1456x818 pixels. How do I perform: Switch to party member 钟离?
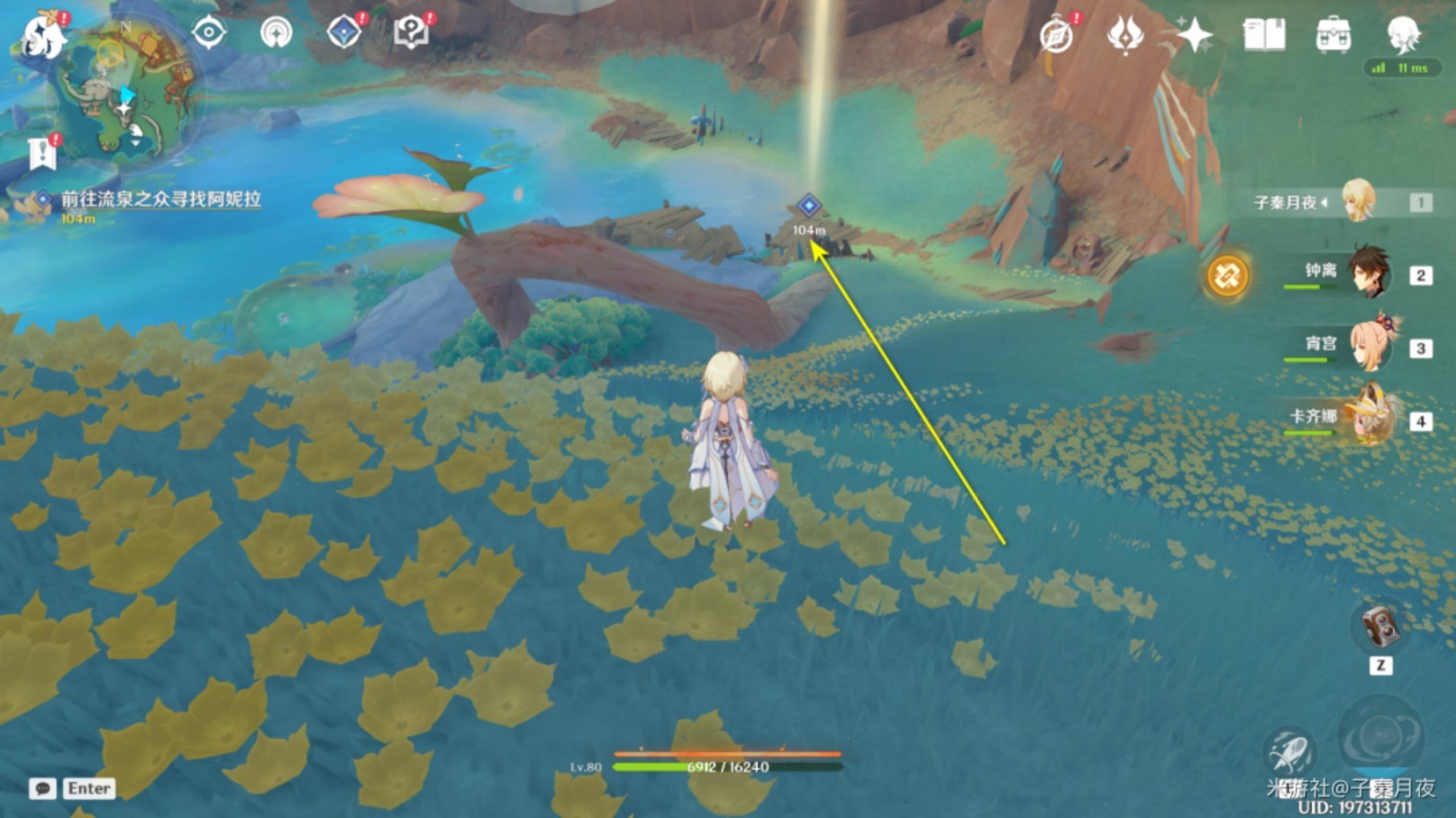(x=1370, y=273)
